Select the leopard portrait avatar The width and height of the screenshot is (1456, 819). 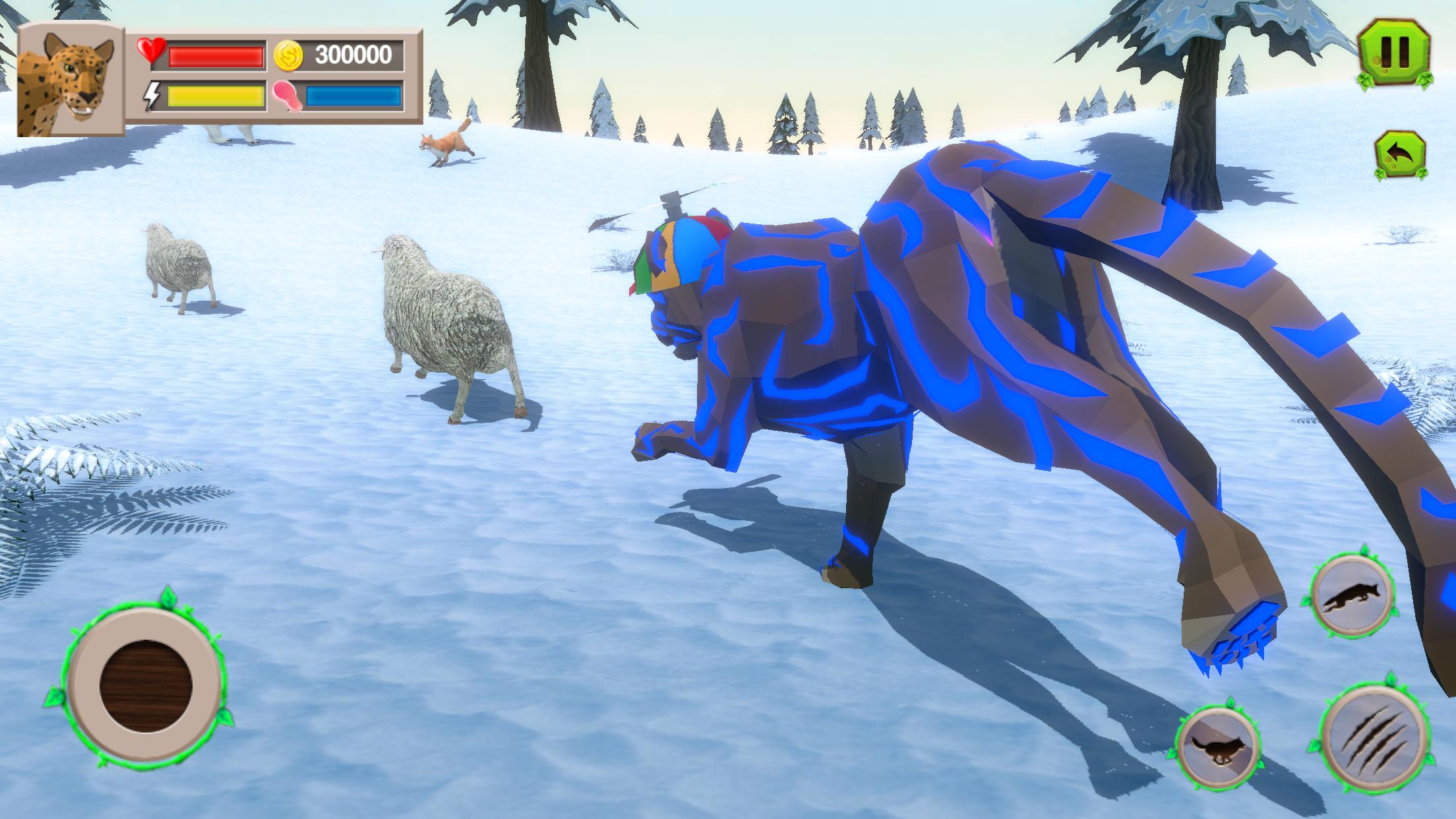click(68, 82)
